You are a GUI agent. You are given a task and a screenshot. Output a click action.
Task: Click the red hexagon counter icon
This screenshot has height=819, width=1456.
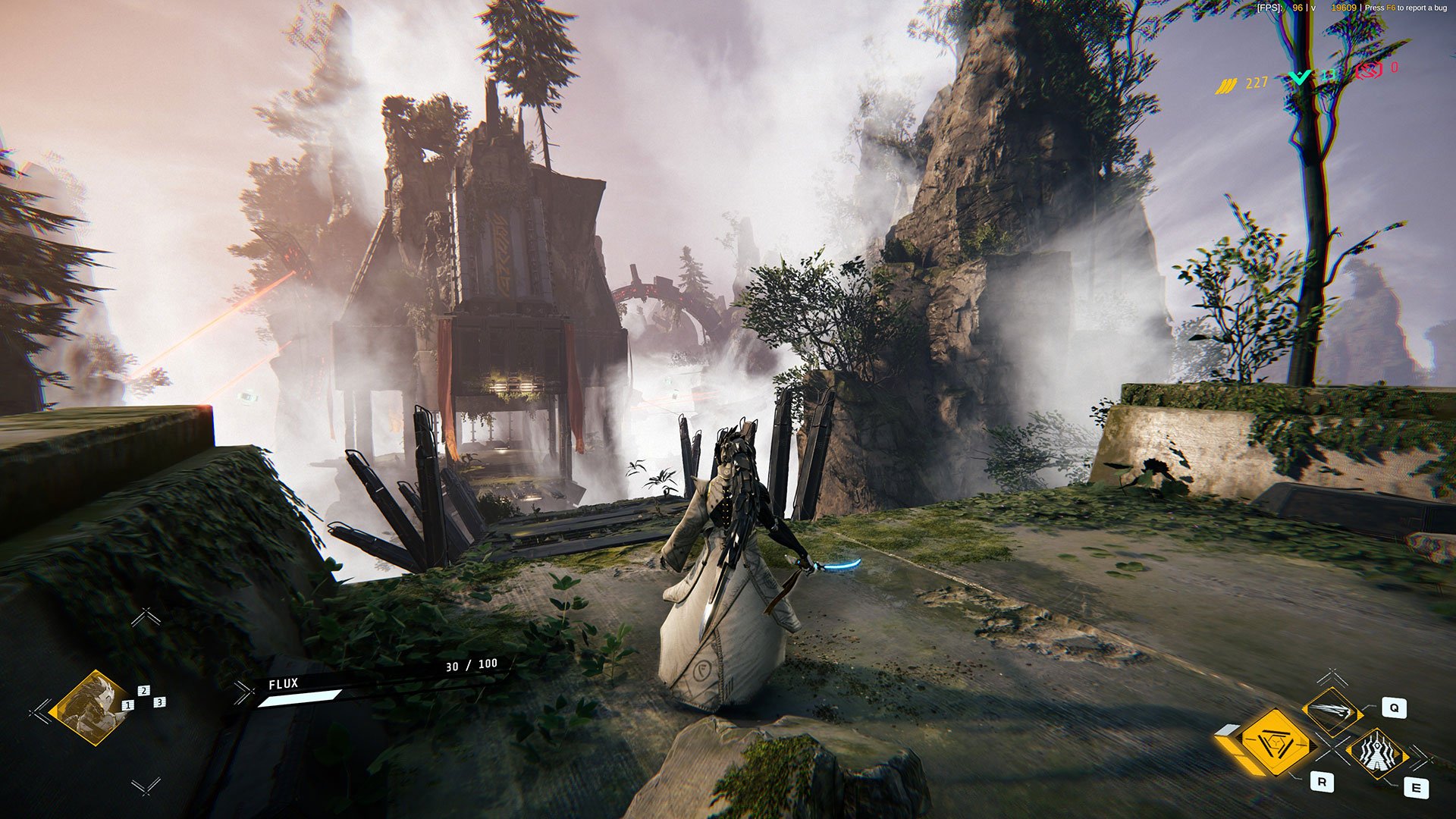[x=1368, y=71]
